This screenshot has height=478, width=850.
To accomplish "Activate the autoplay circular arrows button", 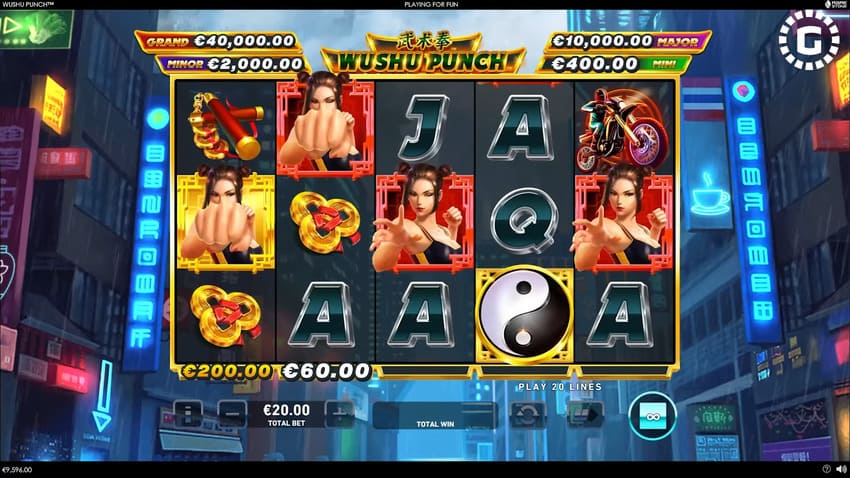I will point(528,414).
